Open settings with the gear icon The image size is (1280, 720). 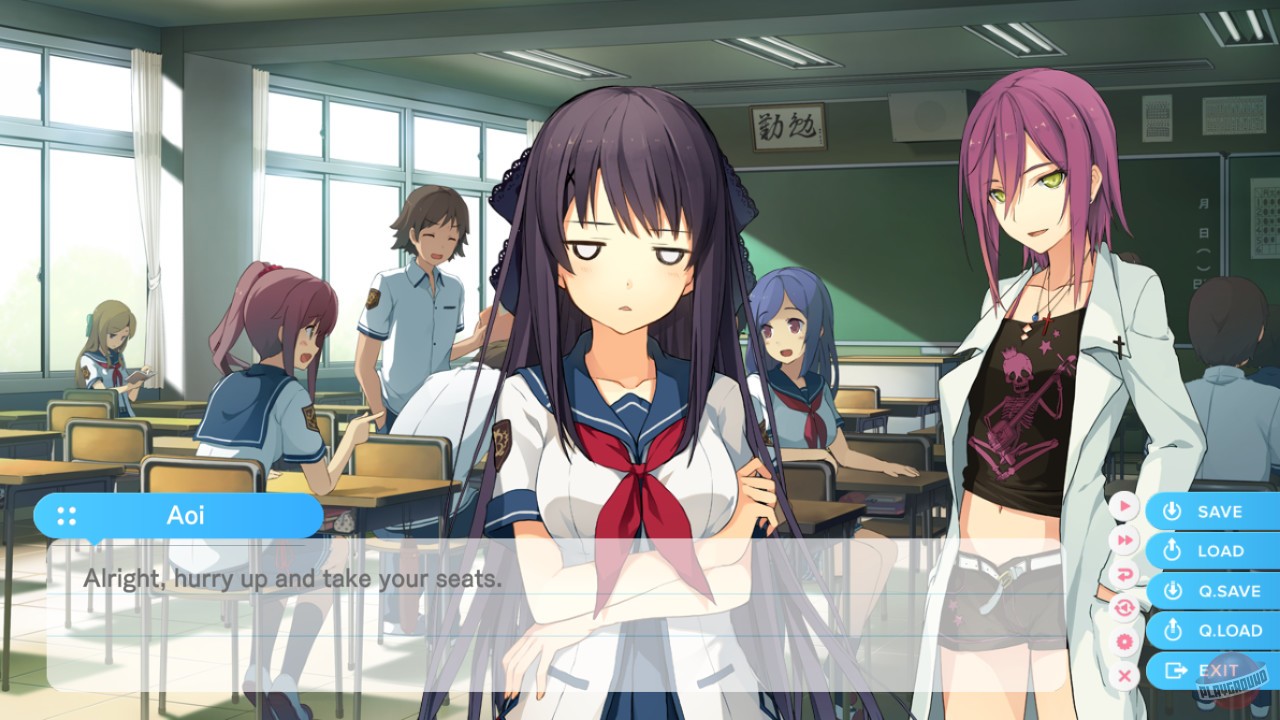[1123, 640]
